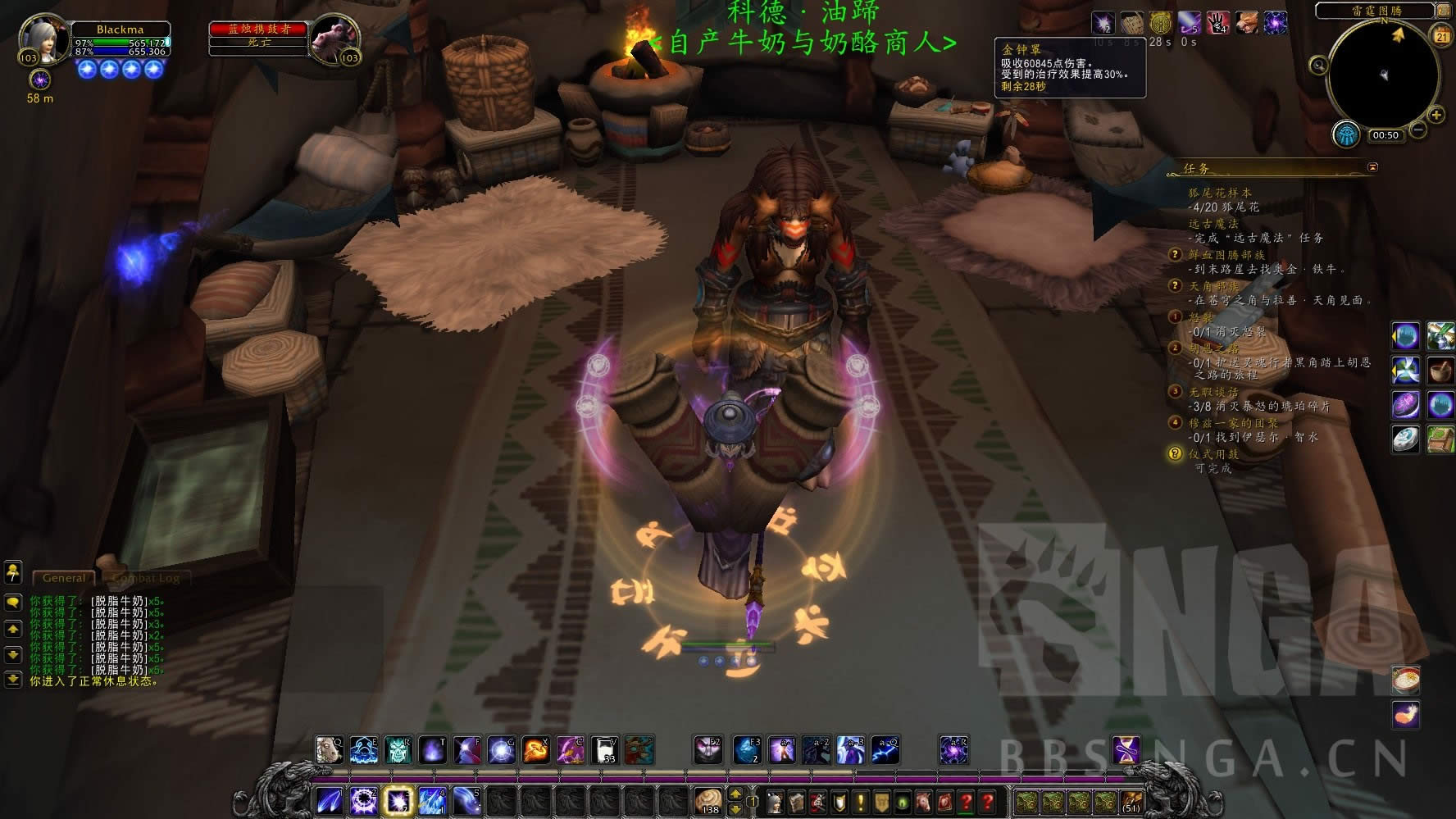Viewport: 1456px width, 819px height.
Task: Page the action bar up
Action: pyautogui.click(x=735, y=794)
